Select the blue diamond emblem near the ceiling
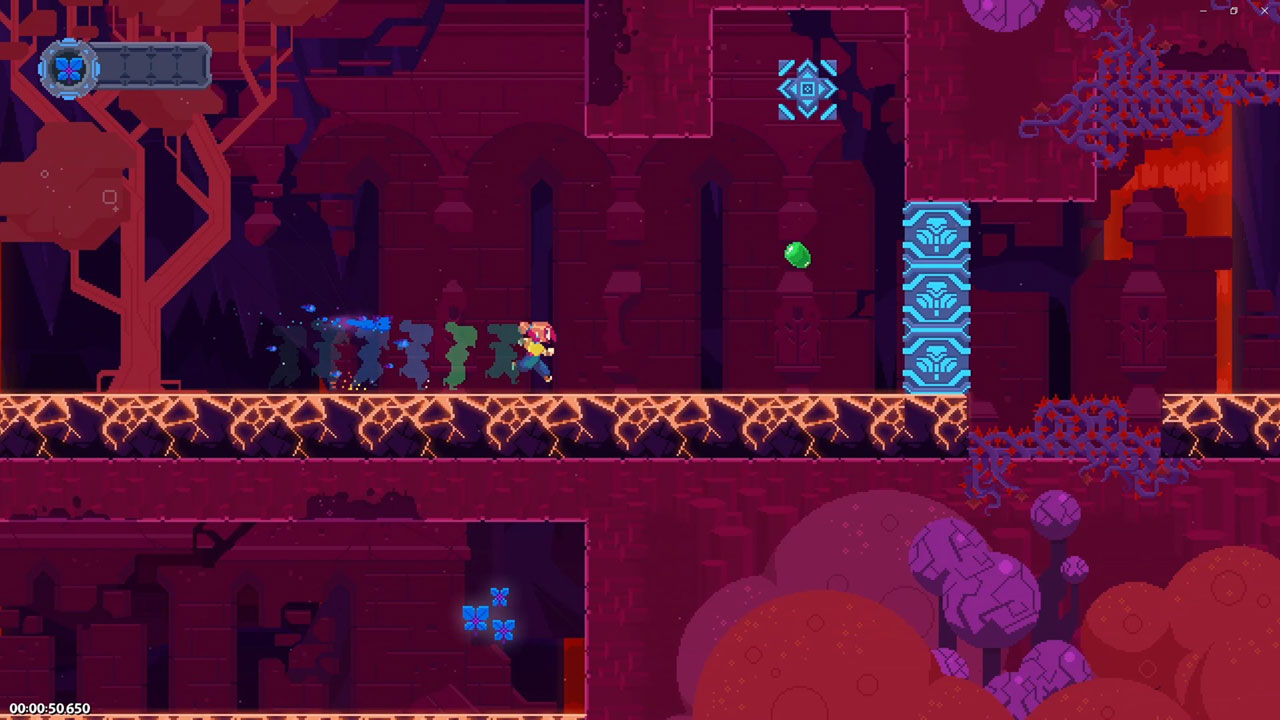The width and height of the screenshot is (1280, 720). (x=807, y=89)
